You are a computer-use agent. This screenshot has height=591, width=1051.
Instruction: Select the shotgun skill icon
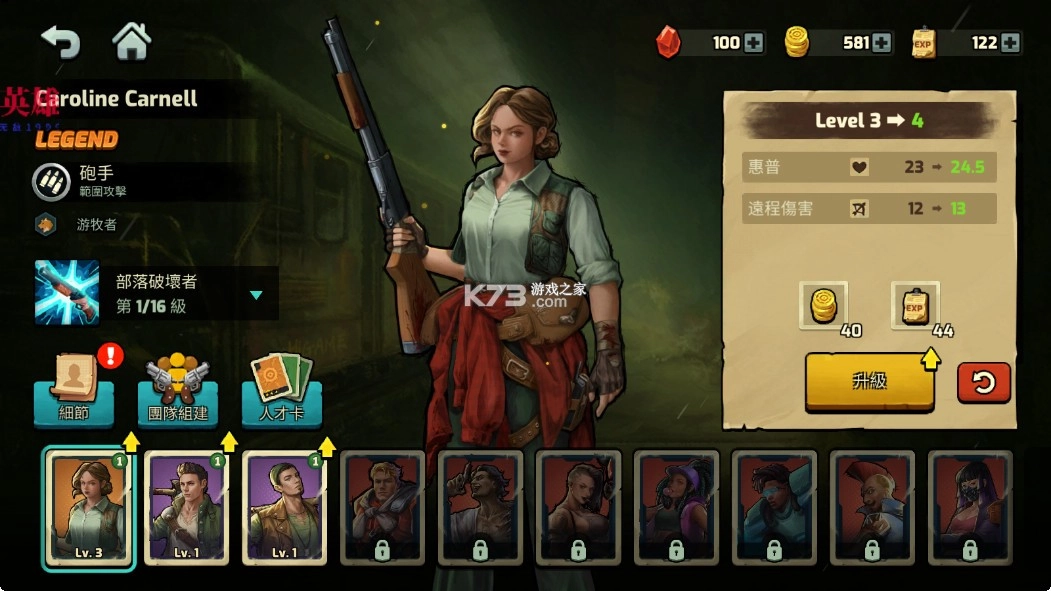click(x=67, y=292)
